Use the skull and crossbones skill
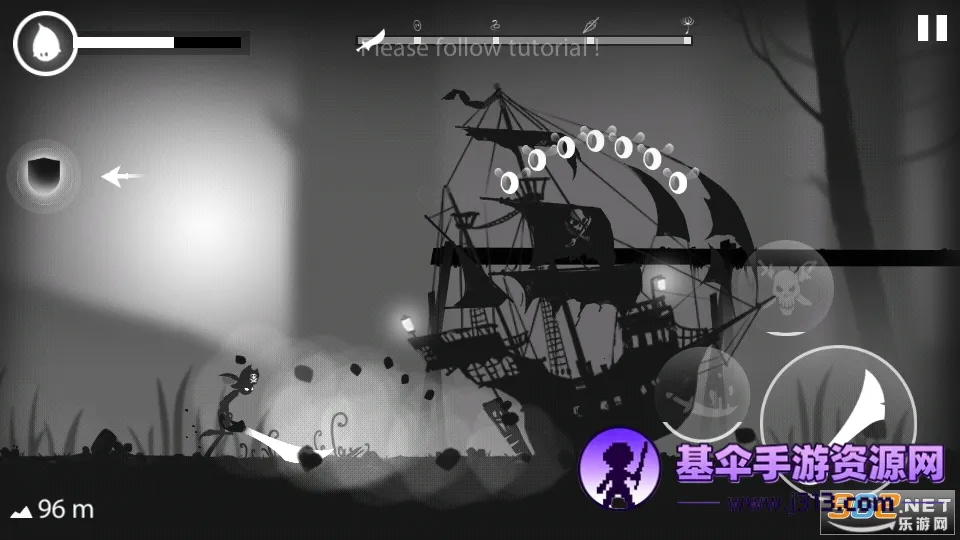Image resolution: width=960 pixels, height=540 pixels. (x=784, y=287)
